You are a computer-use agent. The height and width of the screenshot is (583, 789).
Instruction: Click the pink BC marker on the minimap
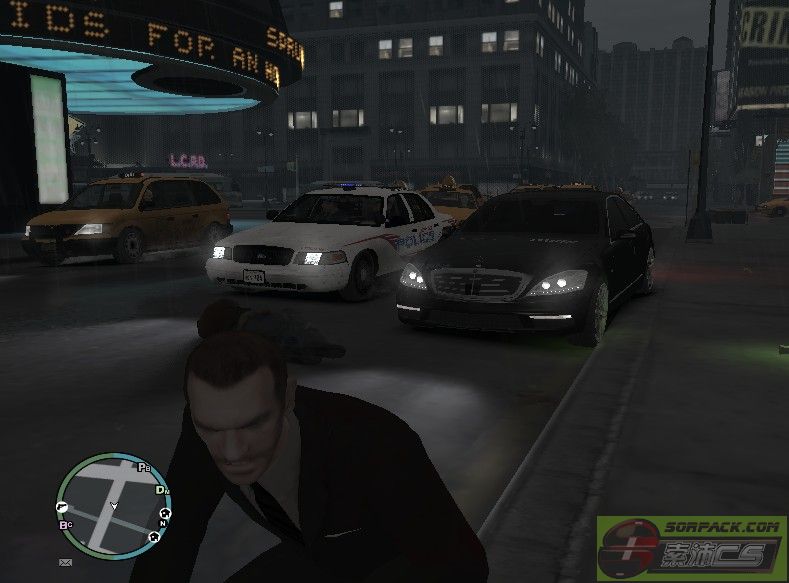pos(65,524)
